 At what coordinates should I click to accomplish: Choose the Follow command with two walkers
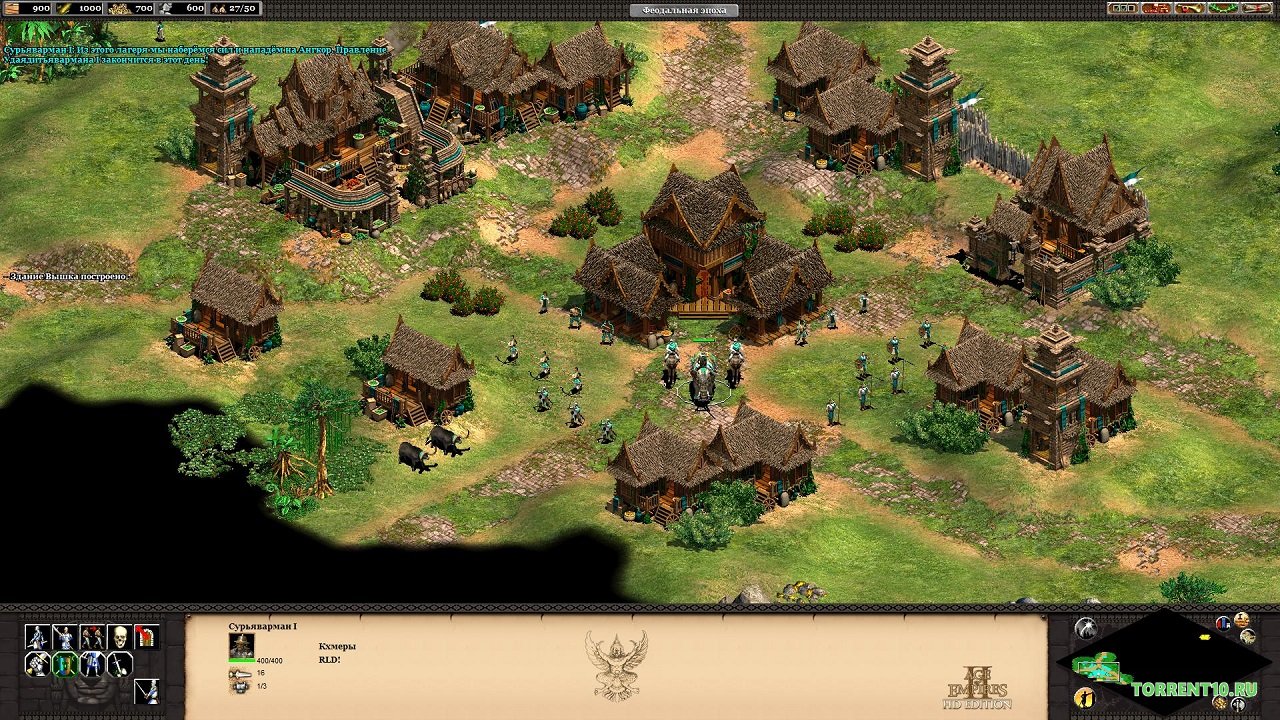(92, 637)
